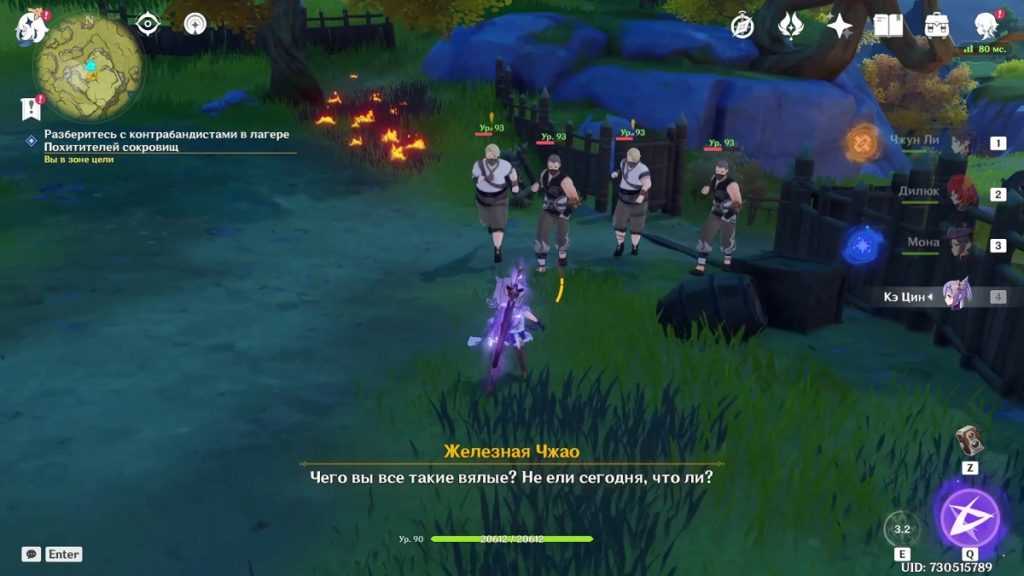Open the chat speech bubble icon
Viewport: 1024px width, 576px height.
point(31,554)
